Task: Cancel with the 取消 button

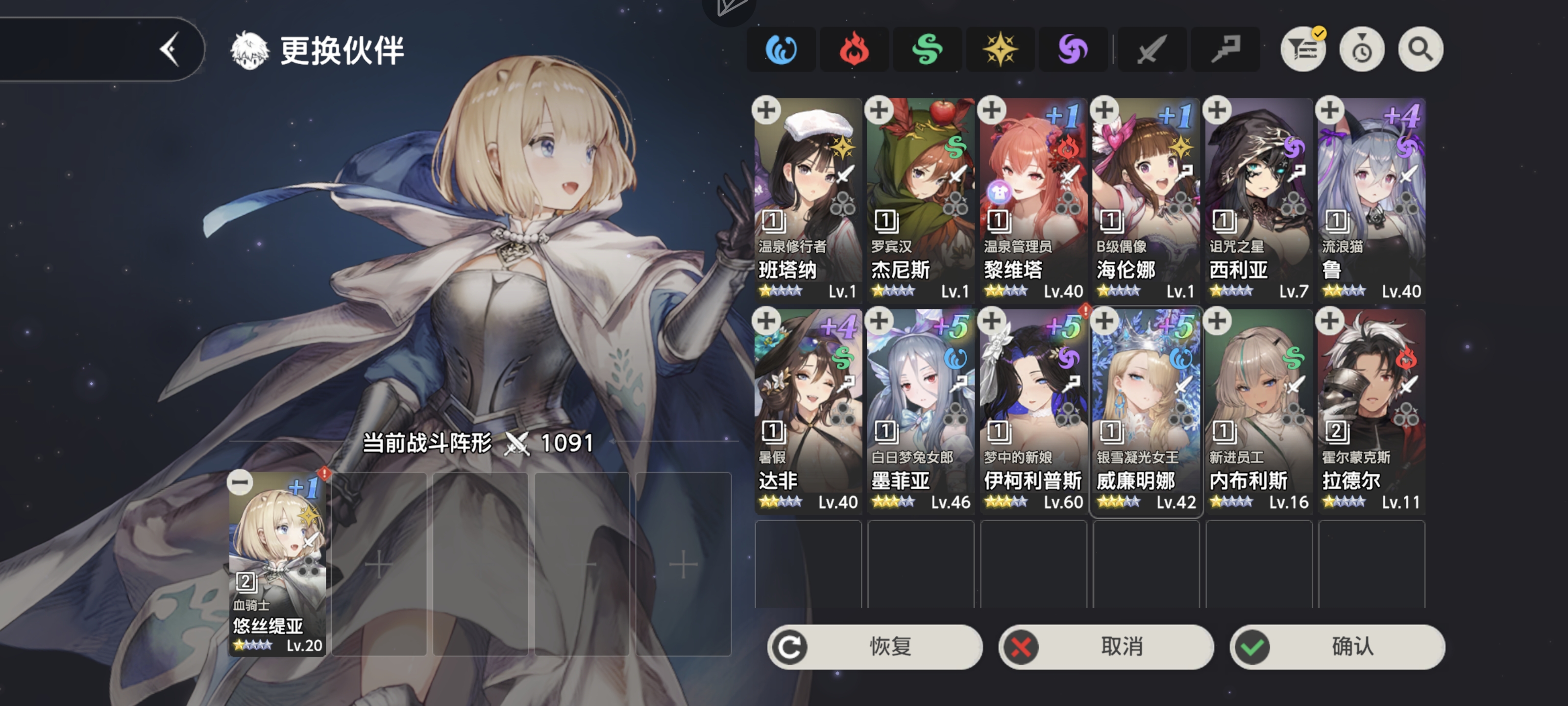Action: (1106, 646)
